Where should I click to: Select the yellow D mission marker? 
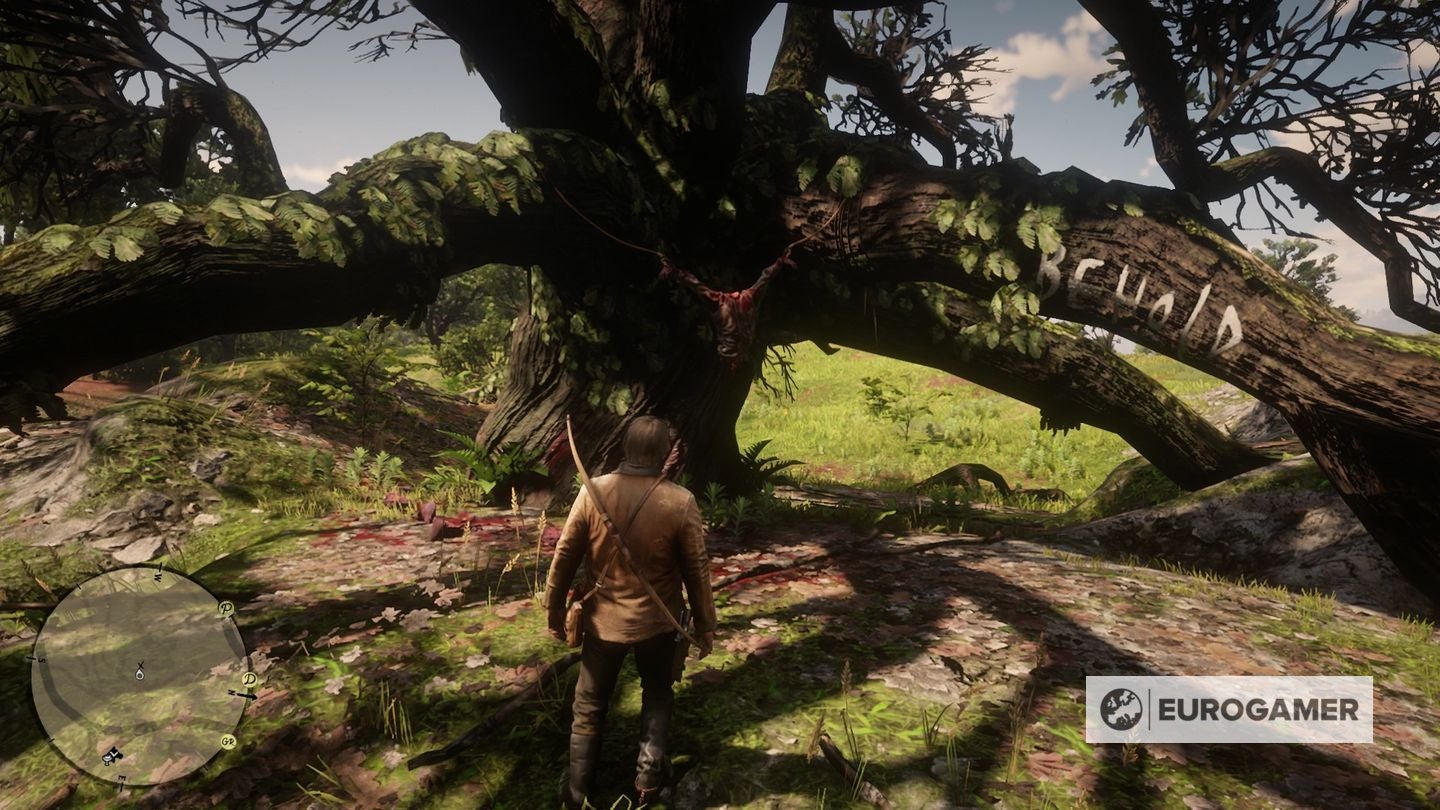click(x=247, y=680)
